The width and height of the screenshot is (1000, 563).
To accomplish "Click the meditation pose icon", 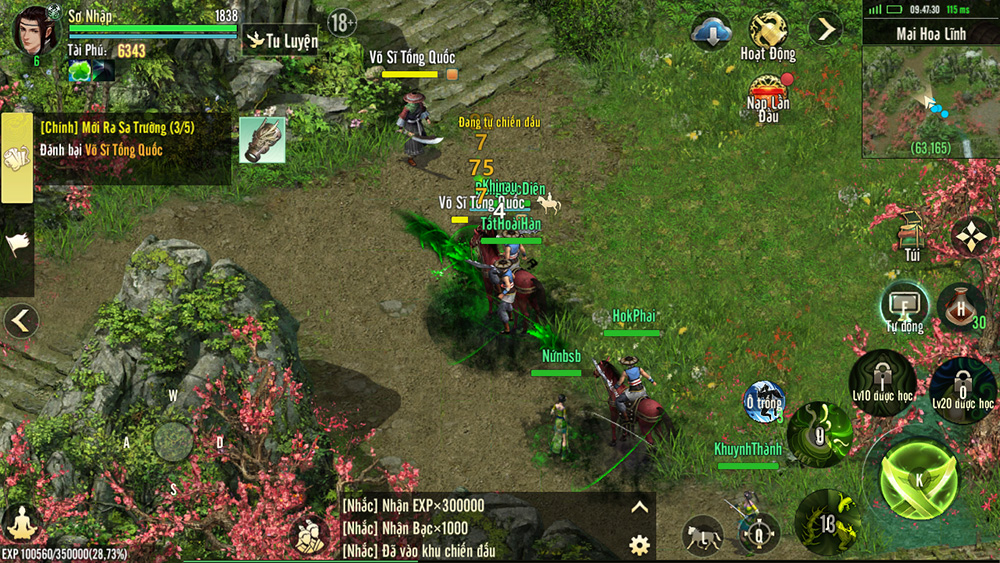I will [21, 523].
